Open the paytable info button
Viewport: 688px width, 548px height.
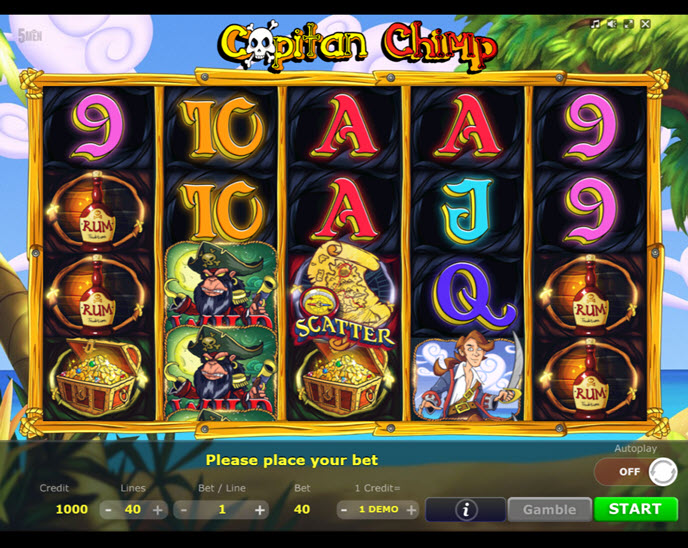click(x=465, y=509)
